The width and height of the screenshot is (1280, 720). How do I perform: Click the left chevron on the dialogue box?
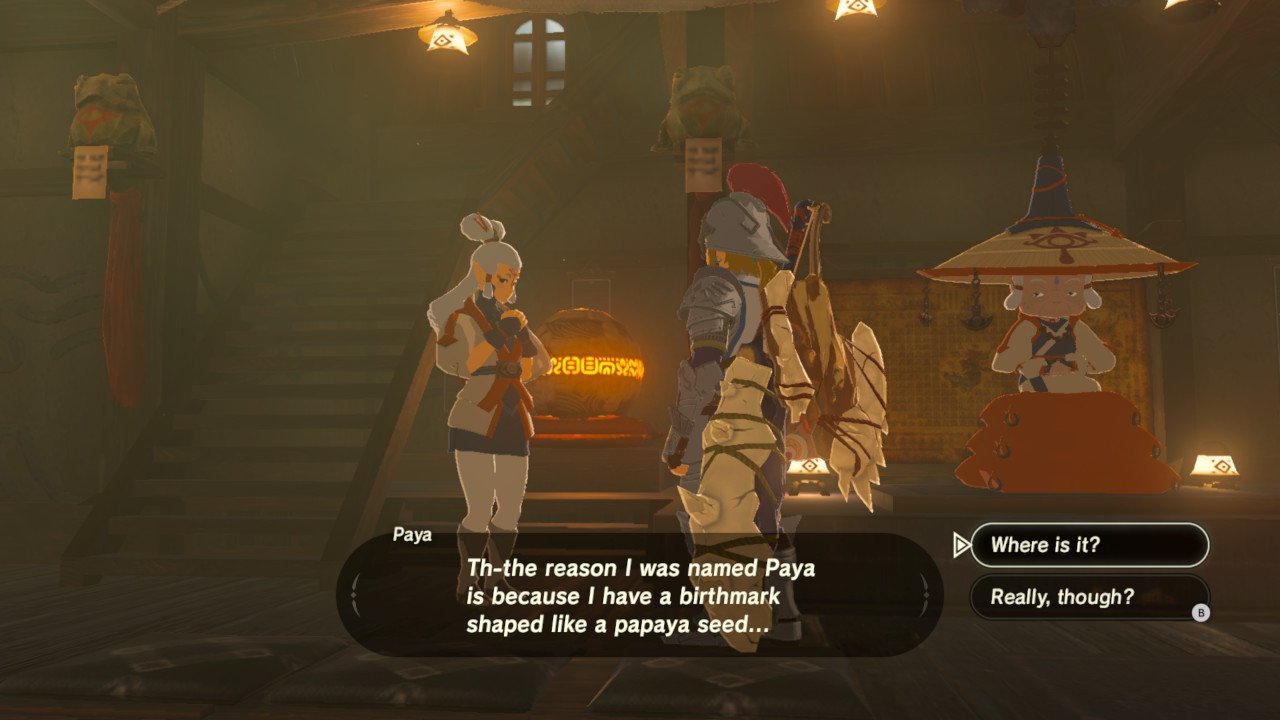tap(352, 595)
